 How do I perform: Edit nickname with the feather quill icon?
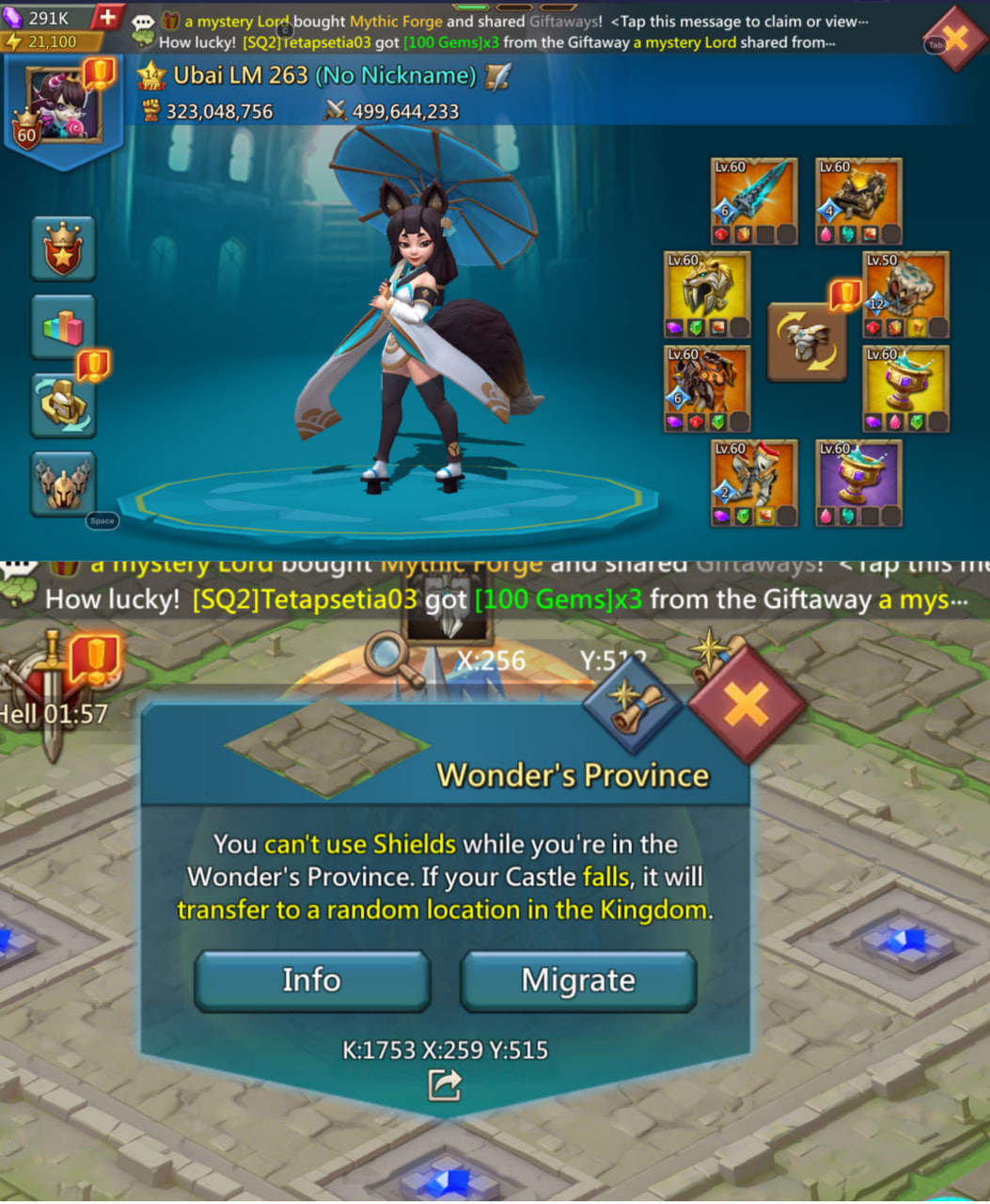click(x=499, y=76)
